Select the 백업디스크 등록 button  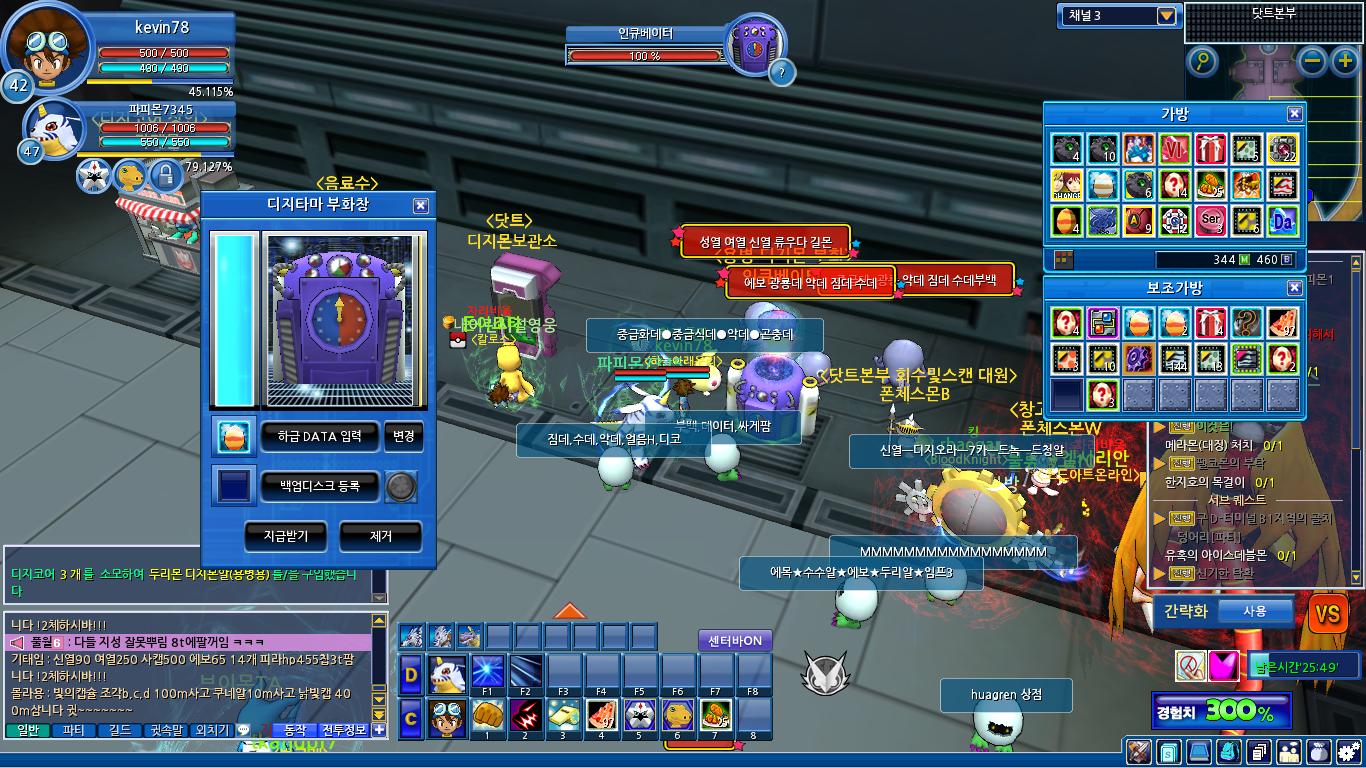tap(321, 487)
